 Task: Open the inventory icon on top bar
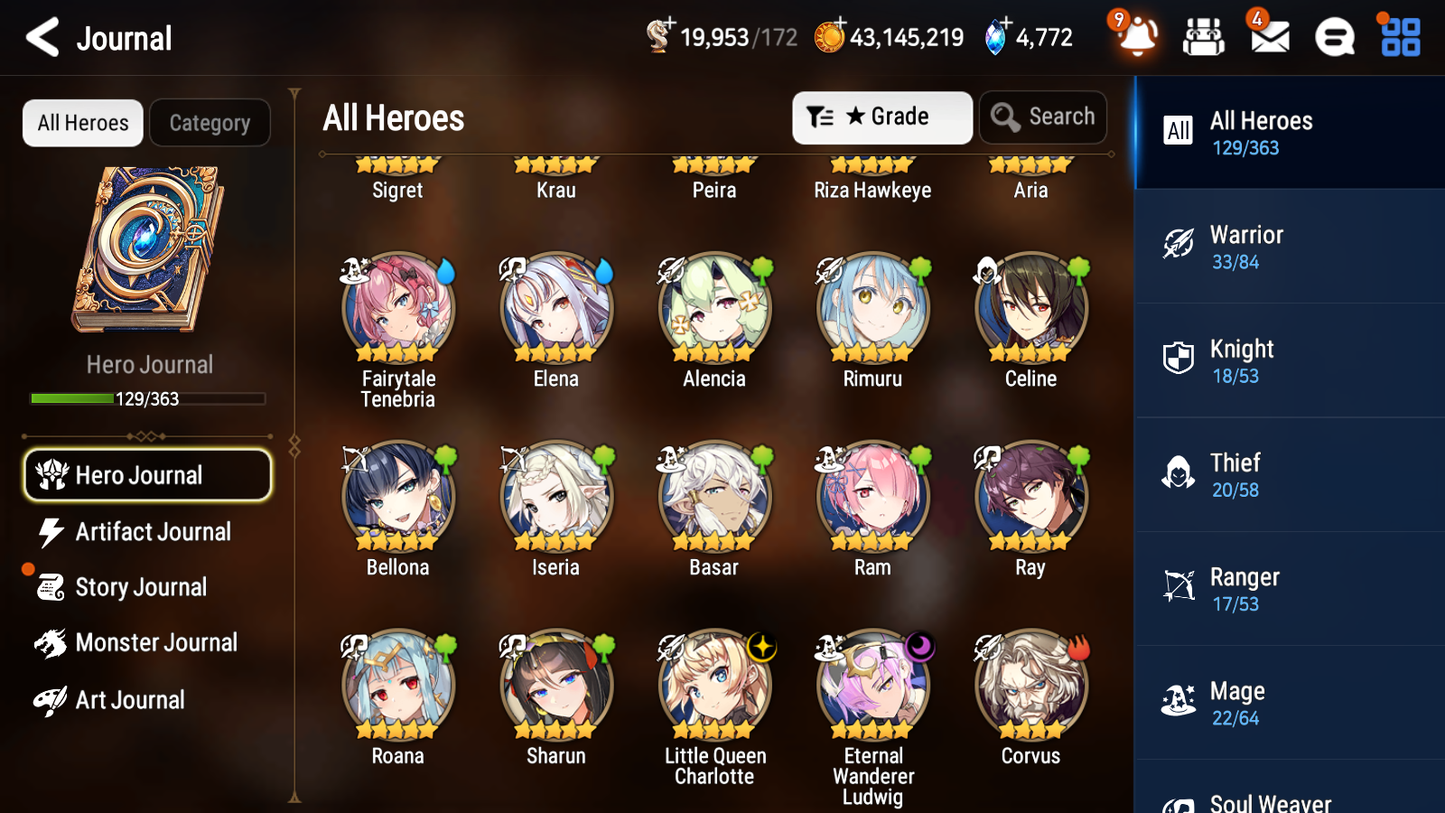pos(1203,36)
